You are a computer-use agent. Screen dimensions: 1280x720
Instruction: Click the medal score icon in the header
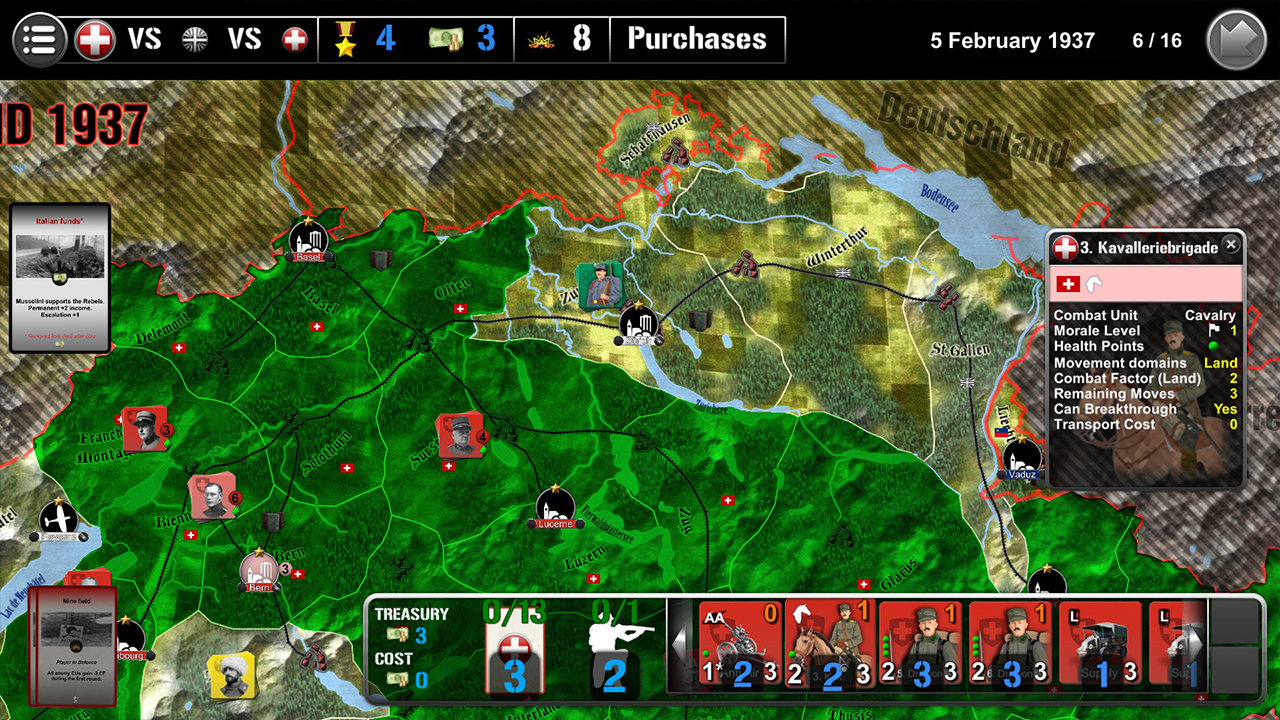(x=344, y=38)
